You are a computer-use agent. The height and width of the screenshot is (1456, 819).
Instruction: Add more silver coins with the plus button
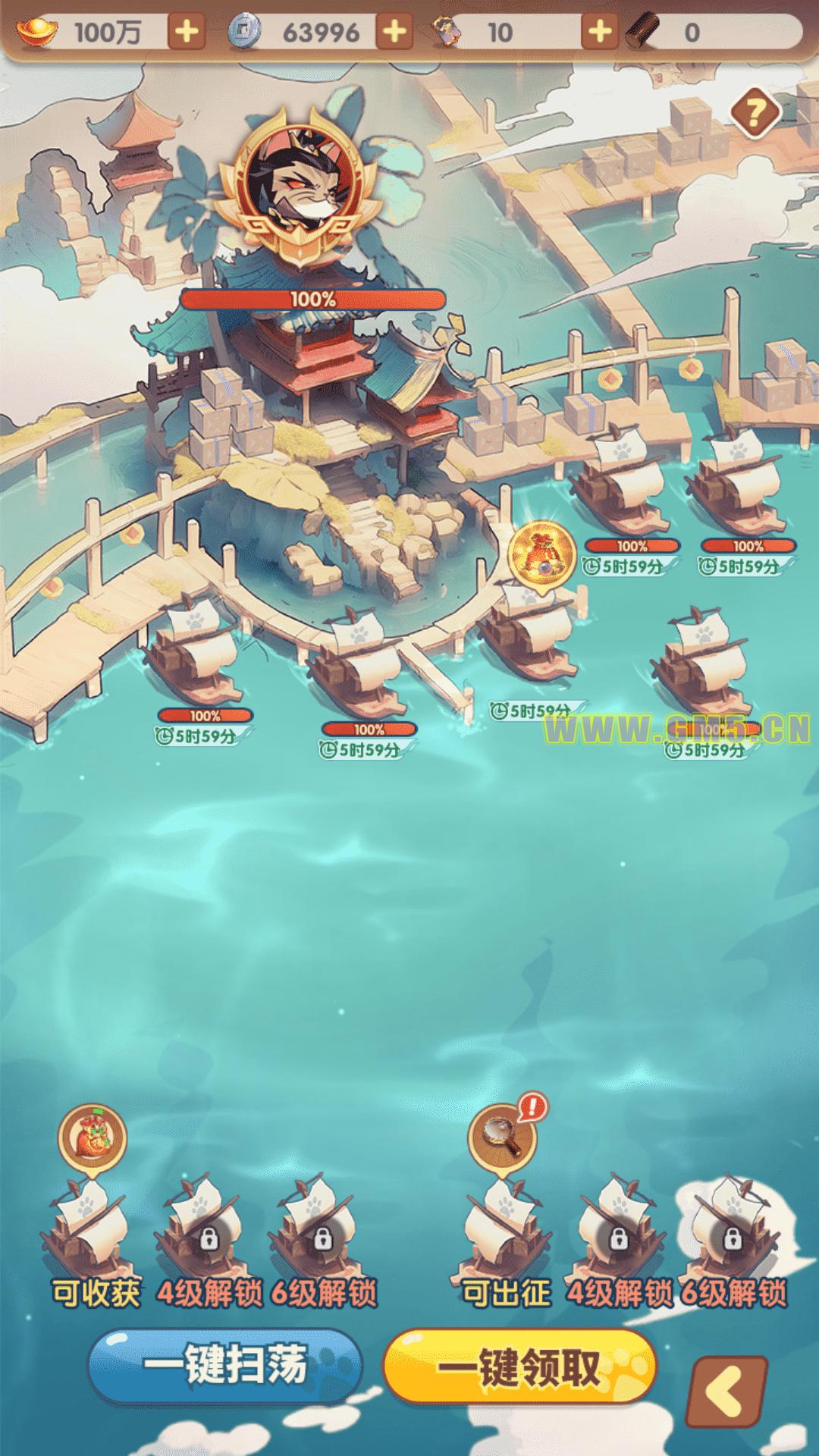click(x=394, y=32)
